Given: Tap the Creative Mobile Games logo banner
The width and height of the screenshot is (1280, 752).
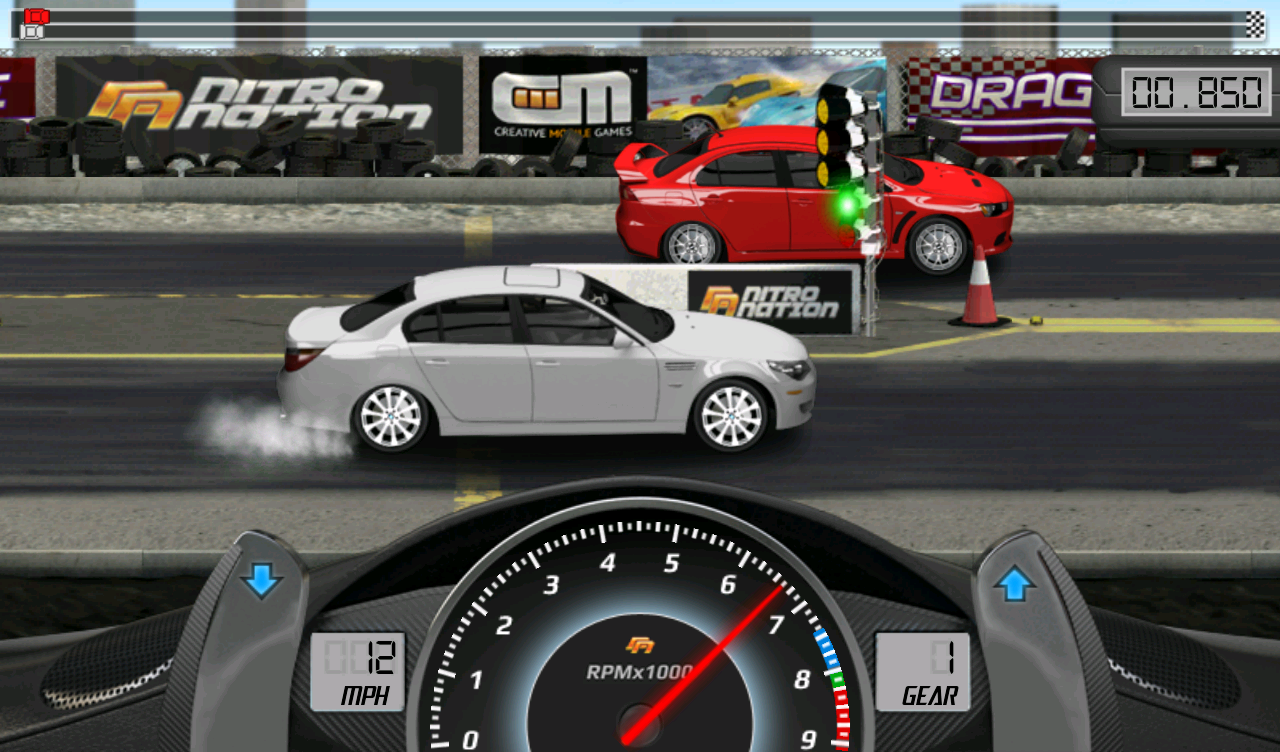Looking at the screenshot, I should click(560, 100).
